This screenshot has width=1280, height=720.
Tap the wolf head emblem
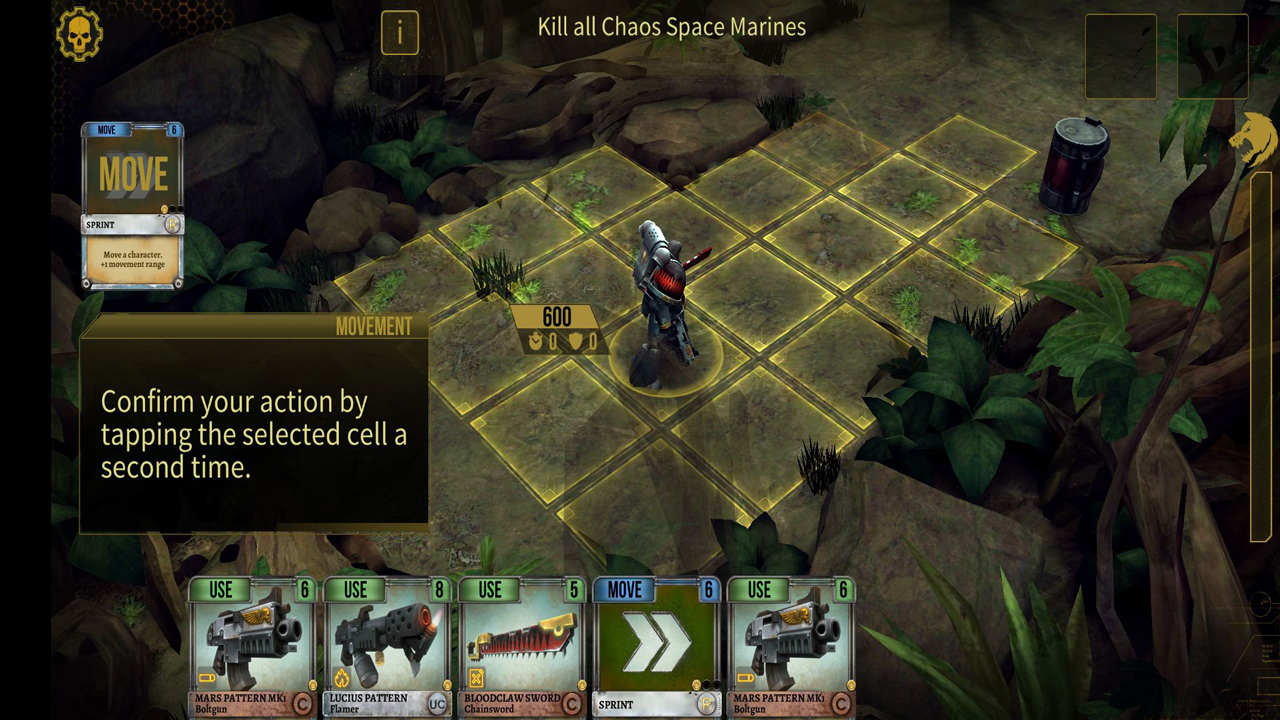pyautogui.click(x=1252, y=140)
